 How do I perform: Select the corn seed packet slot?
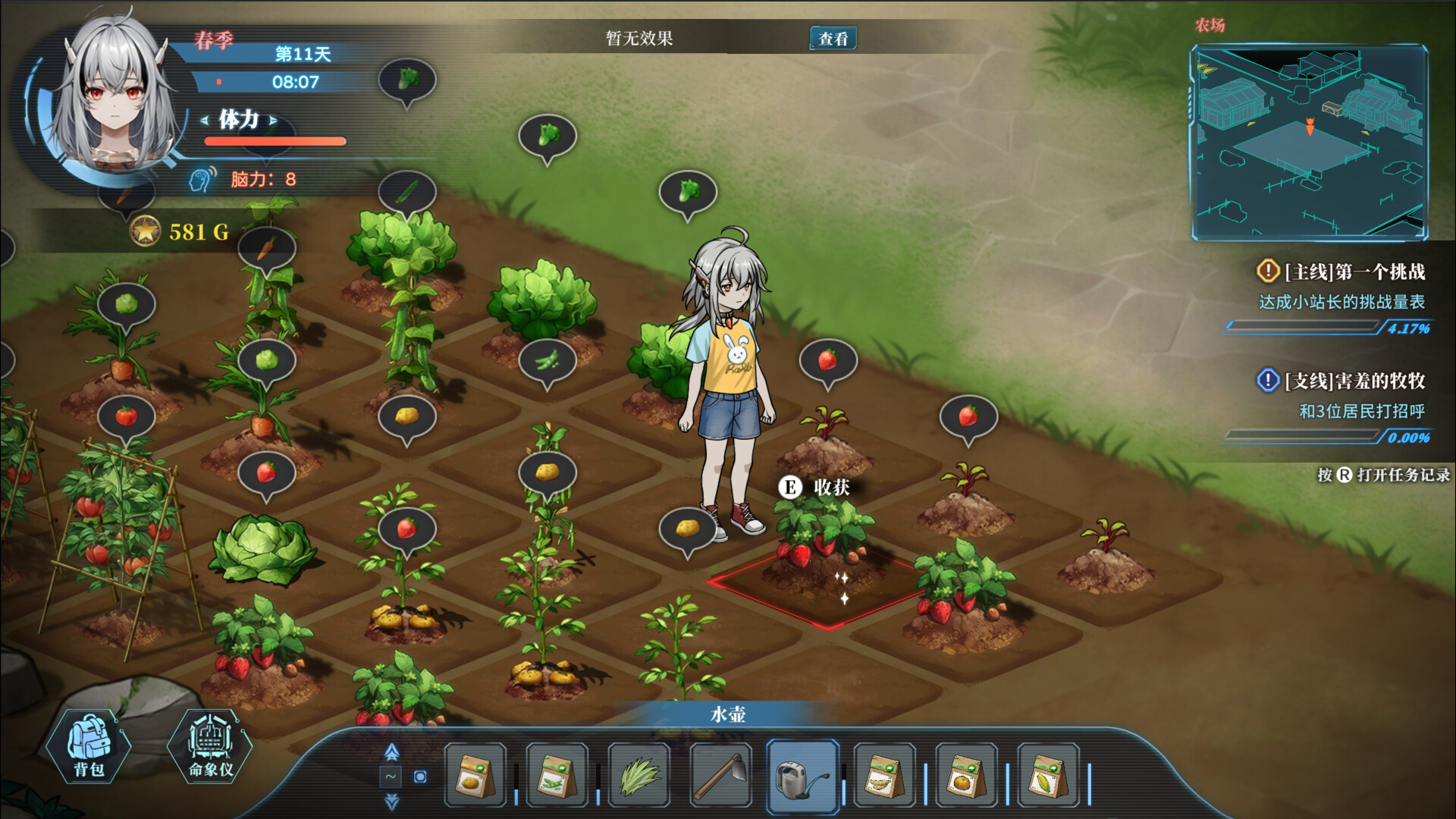[1047, 776]
